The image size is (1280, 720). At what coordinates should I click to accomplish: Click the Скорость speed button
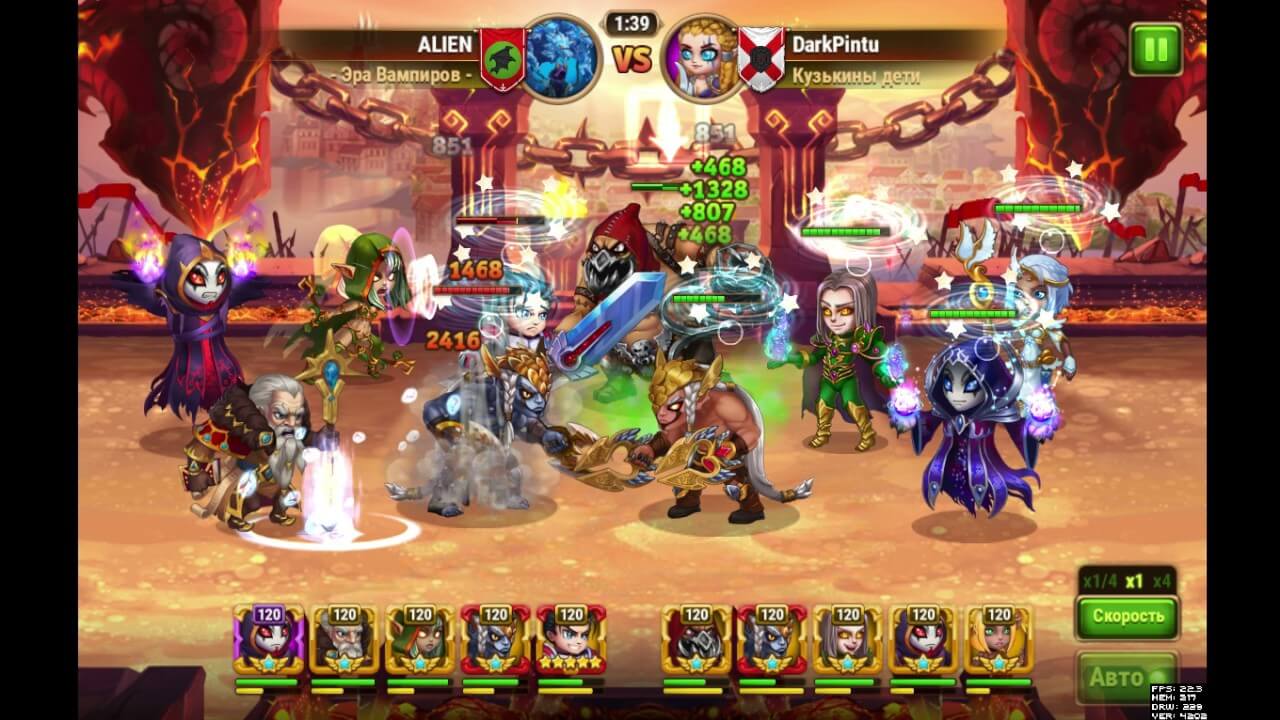coord(1127,616)
